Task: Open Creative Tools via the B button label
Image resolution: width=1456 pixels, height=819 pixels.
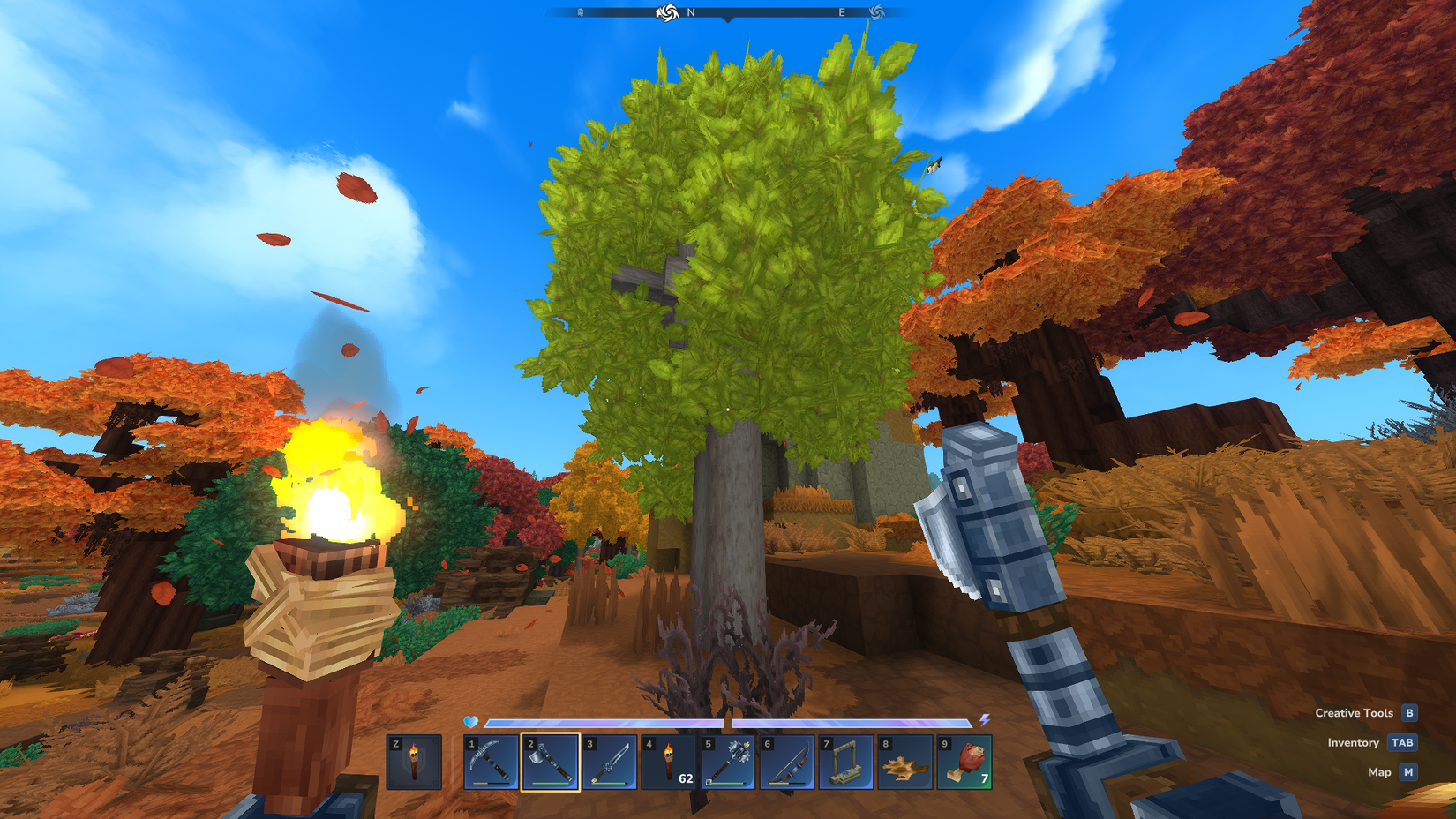Action: point(1409,712)
